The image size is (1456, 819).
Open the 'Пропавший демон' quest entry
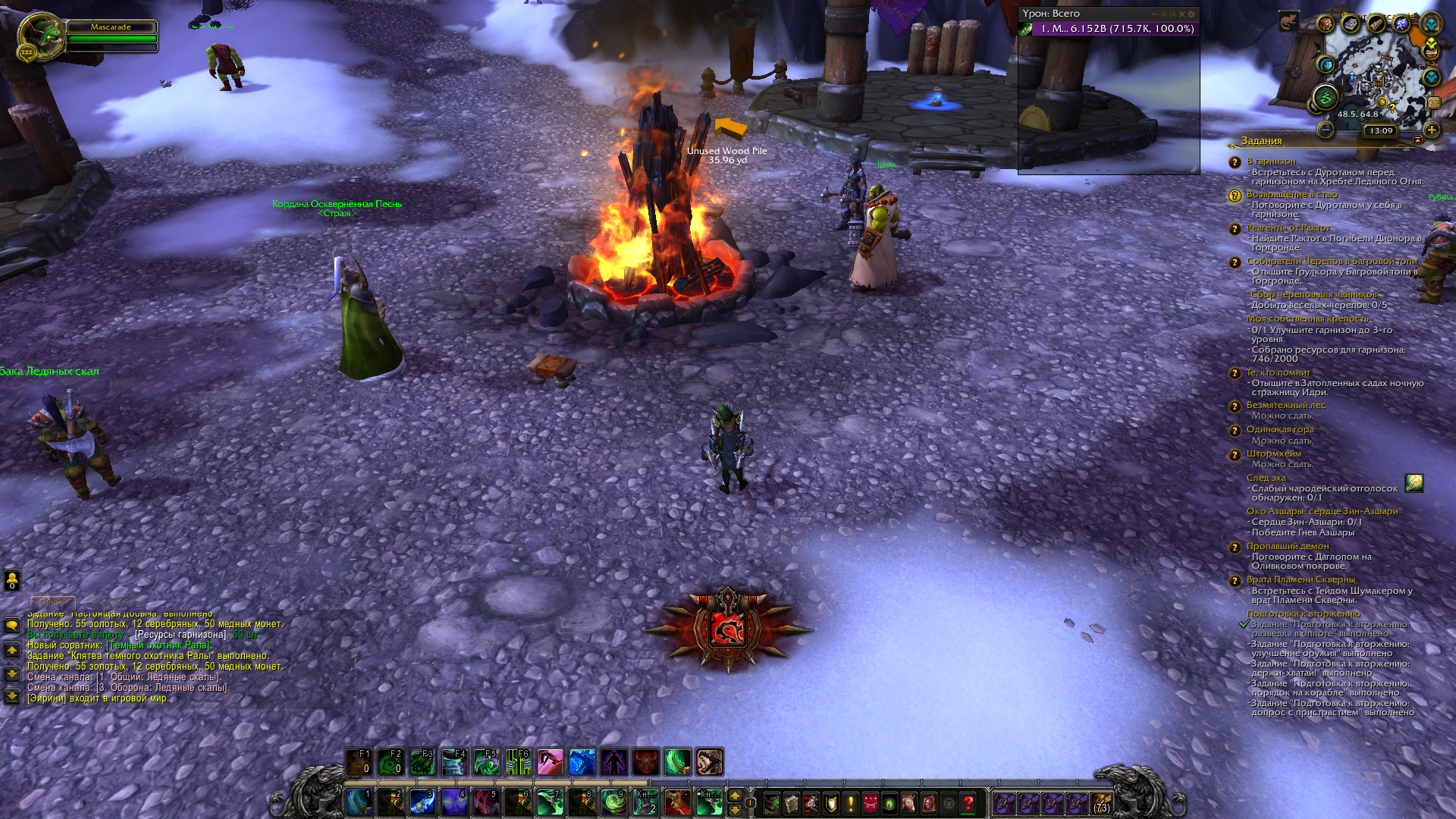click(1287, 546)
